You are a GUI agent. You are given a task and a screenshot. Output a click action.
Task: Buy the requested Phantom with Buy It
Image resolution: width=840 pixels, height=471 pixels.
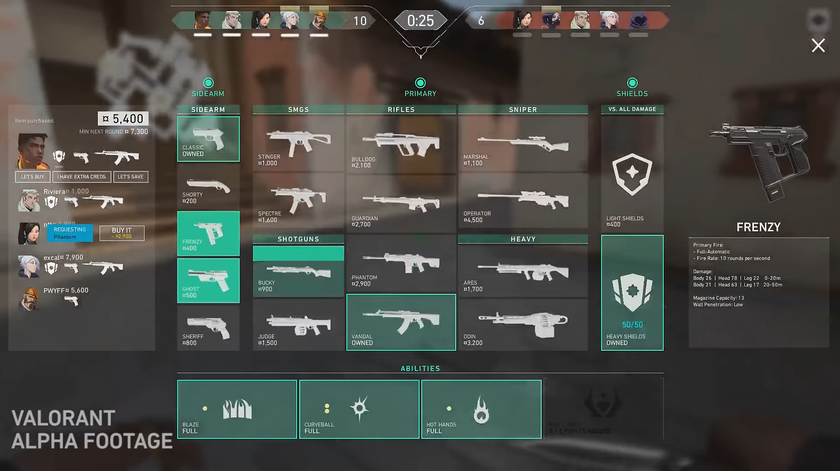coord(122,232)
